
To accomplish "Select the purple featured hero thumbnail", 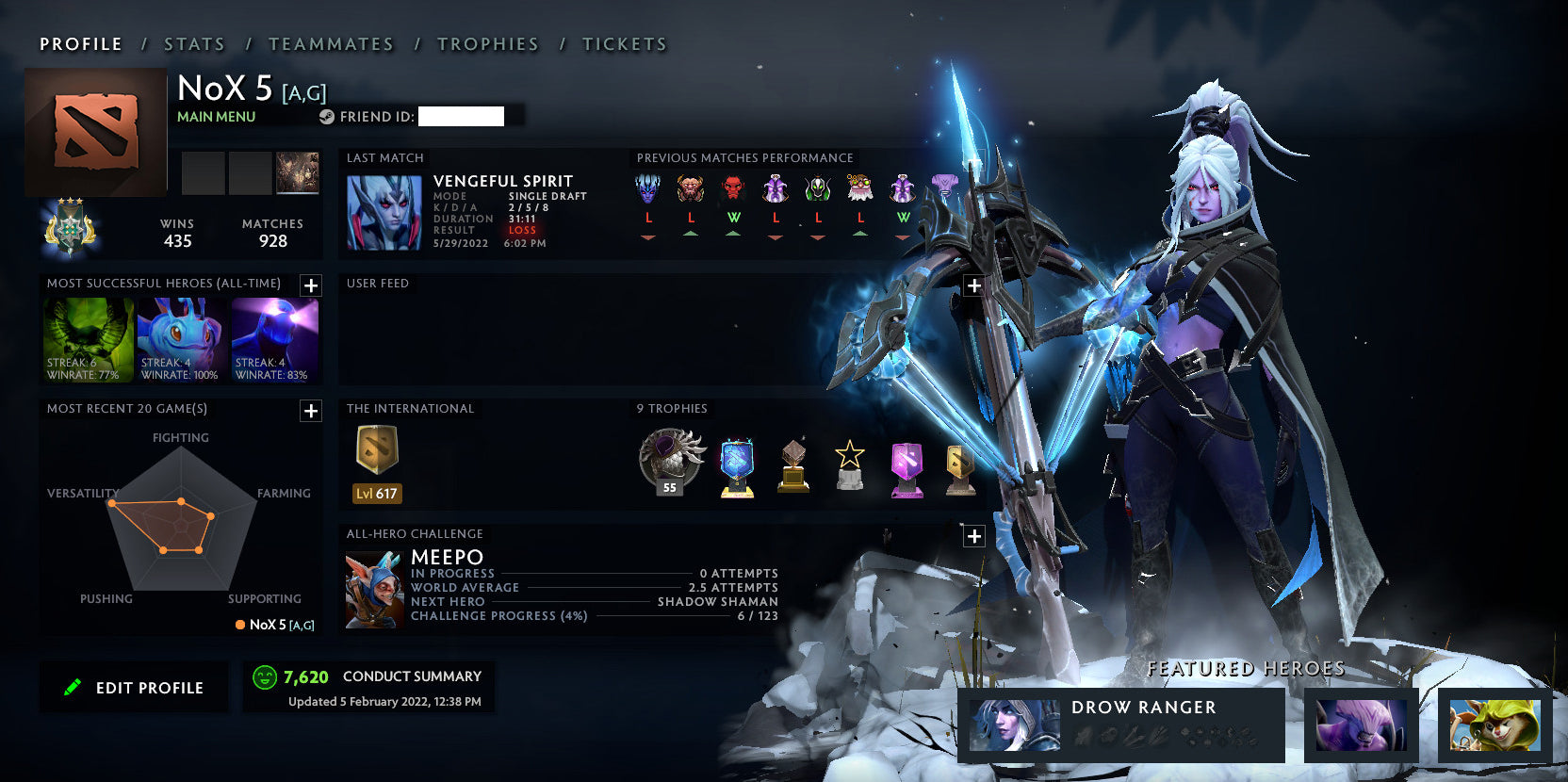I will tap(1361, 725).
